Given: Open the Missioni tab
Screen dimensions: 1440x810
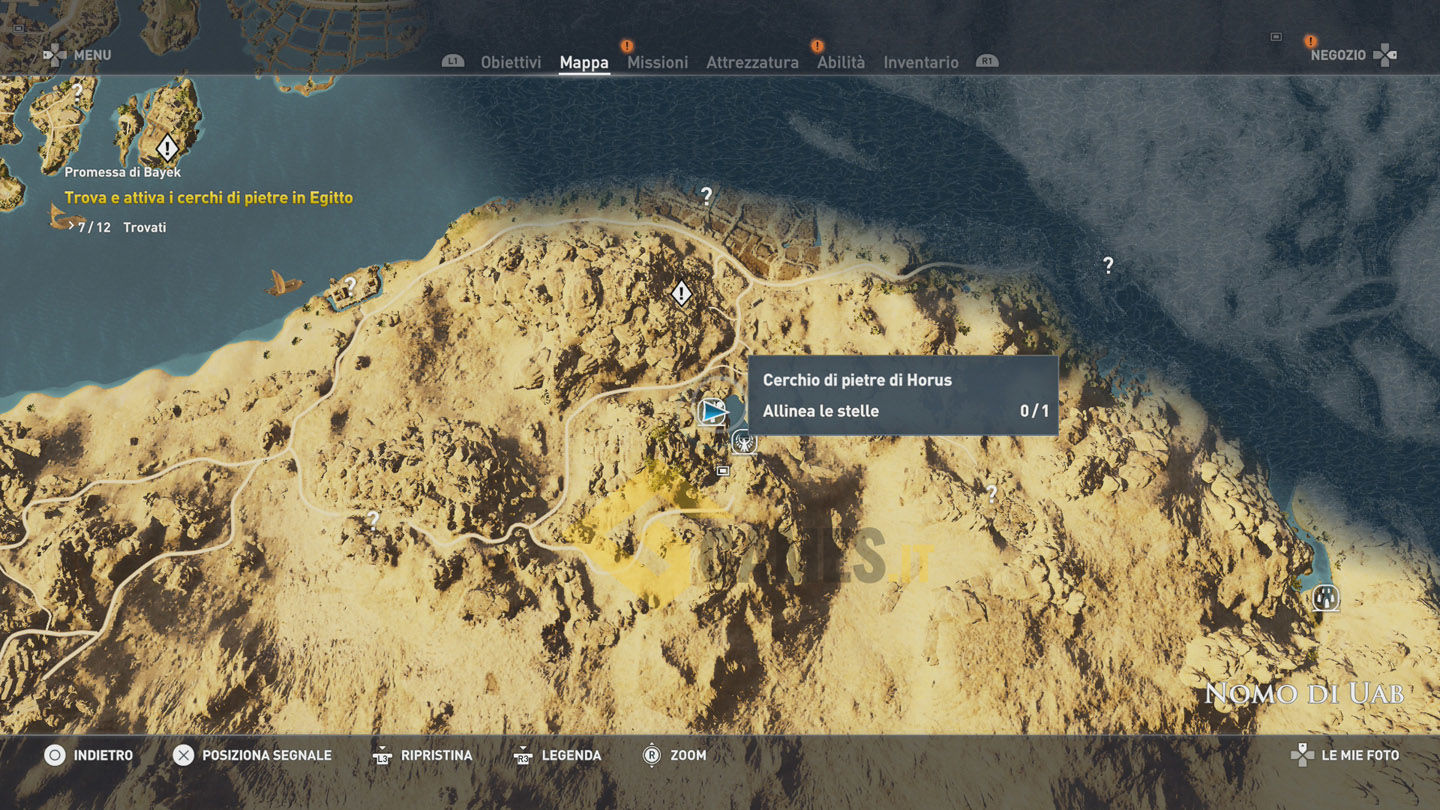Looking at the screenshot, I should pos(657,62).
